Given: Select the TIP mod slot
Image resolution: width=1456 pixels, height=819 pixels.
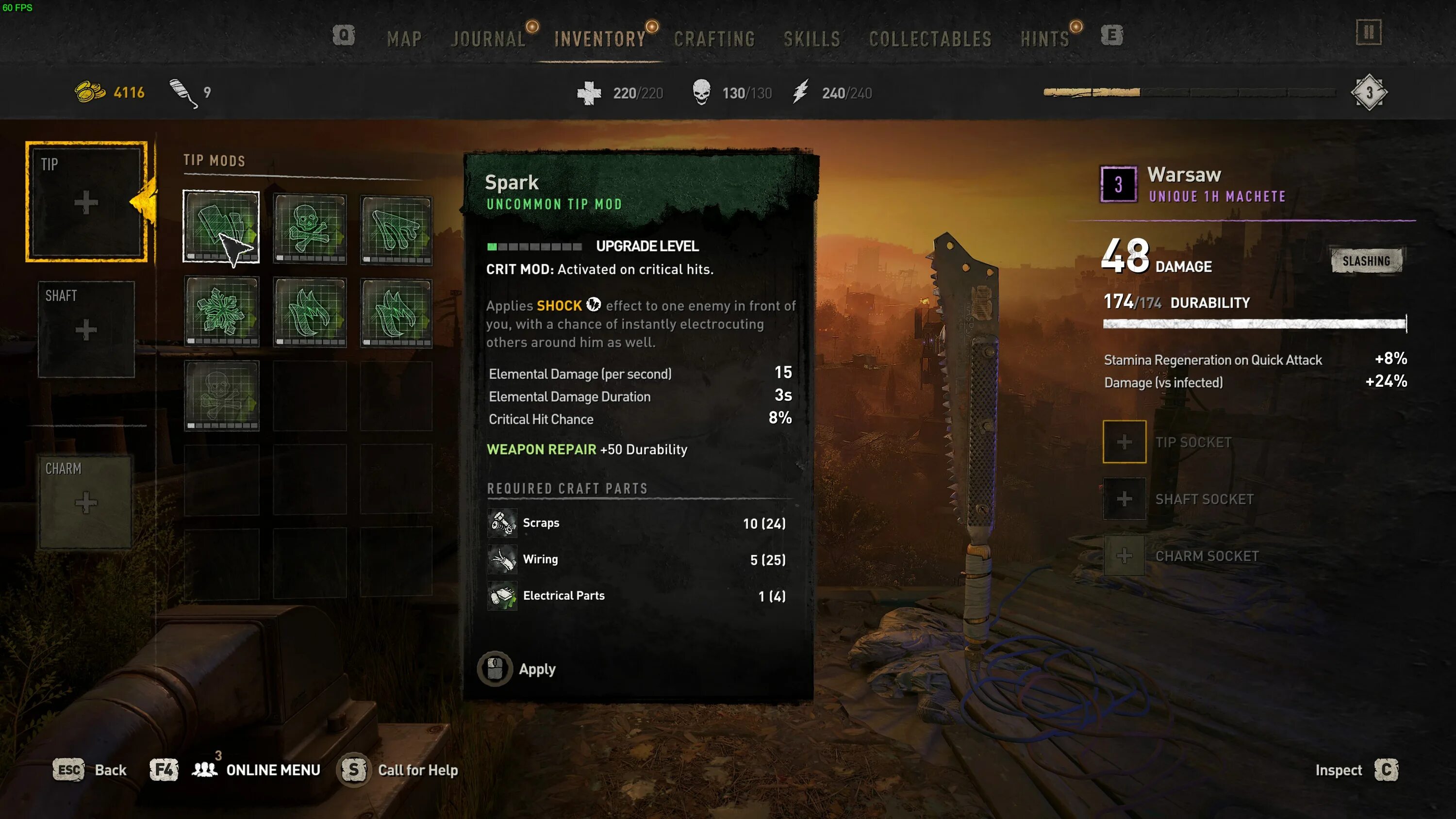Looking at the screenshot, I should click(x=86, y=202).
